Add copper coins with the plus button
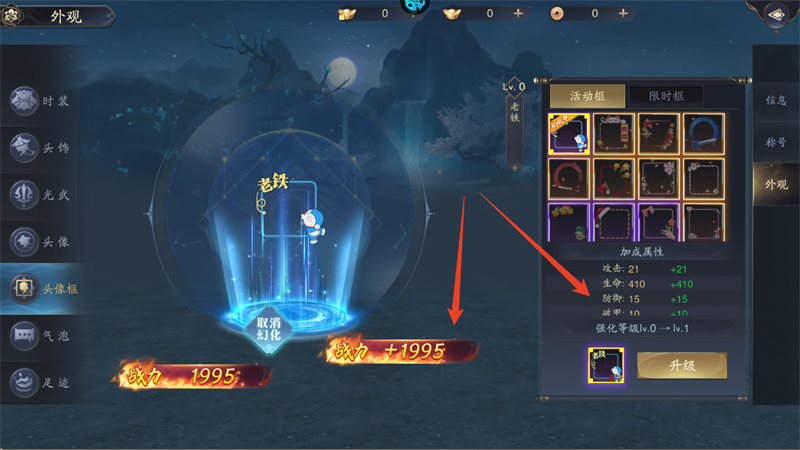Screen dimensions: 800x450 [623, 13]
